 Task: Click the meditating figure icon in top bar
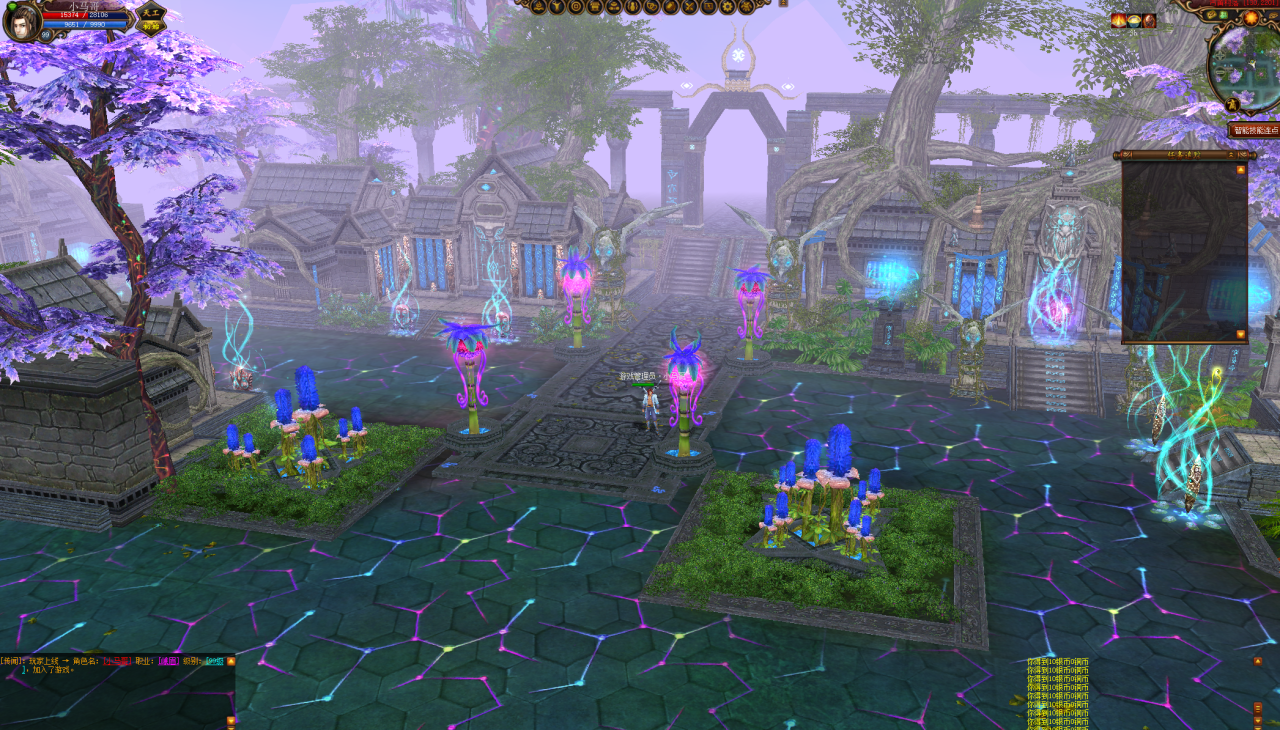click(x=538, y=7)
